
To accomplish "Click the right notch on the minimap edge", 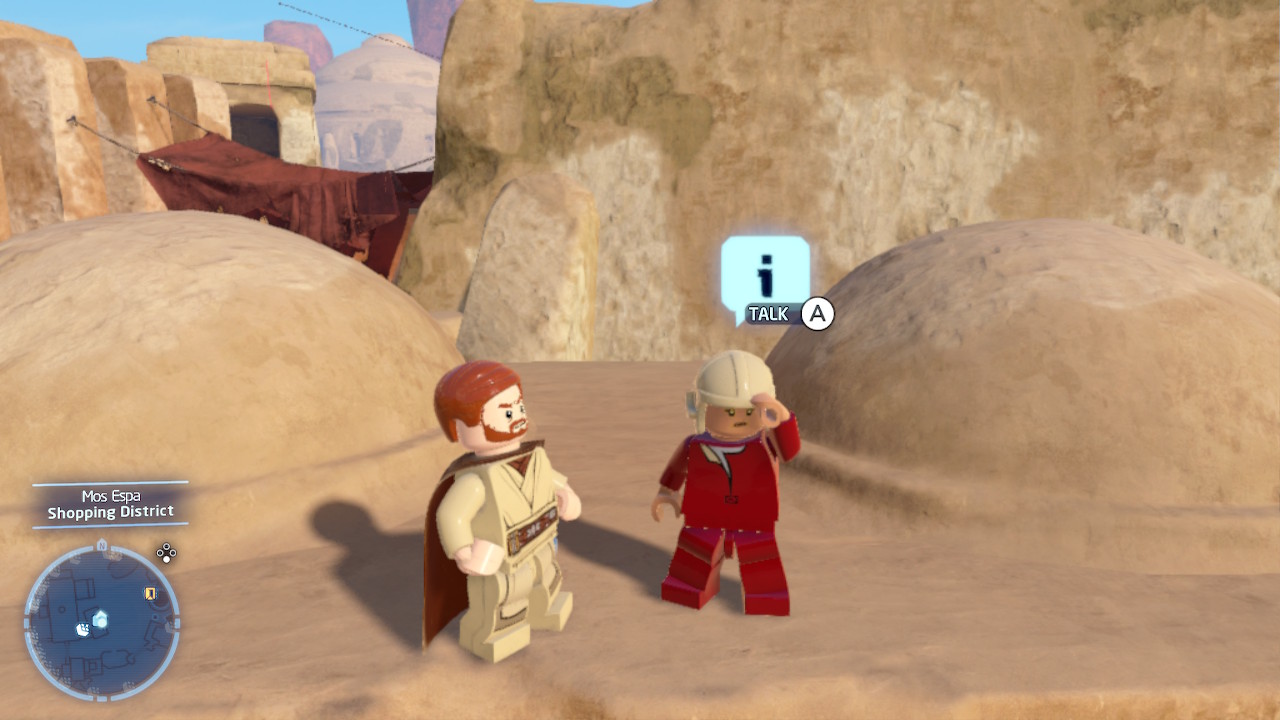I will point(177,622).
